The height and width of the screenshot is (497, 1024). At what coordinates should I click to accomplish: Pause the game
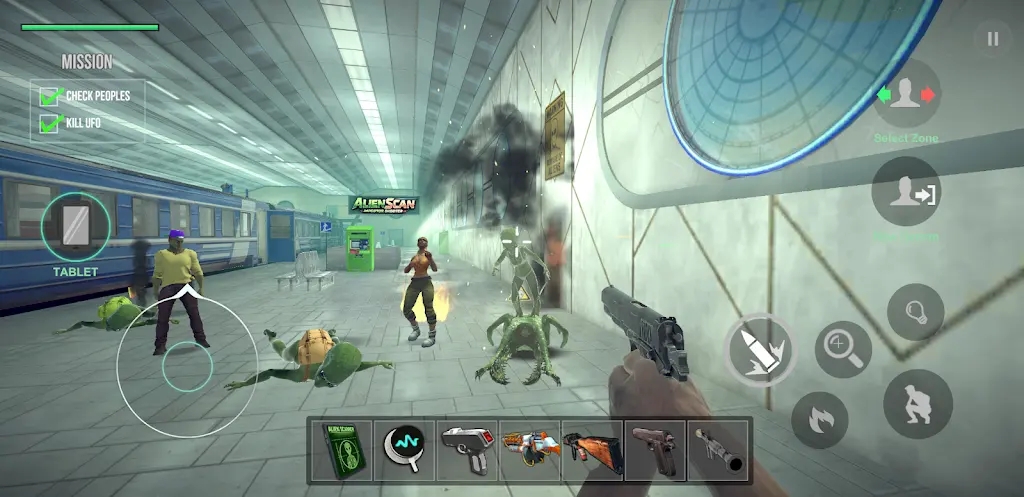[x=992, y=39]
